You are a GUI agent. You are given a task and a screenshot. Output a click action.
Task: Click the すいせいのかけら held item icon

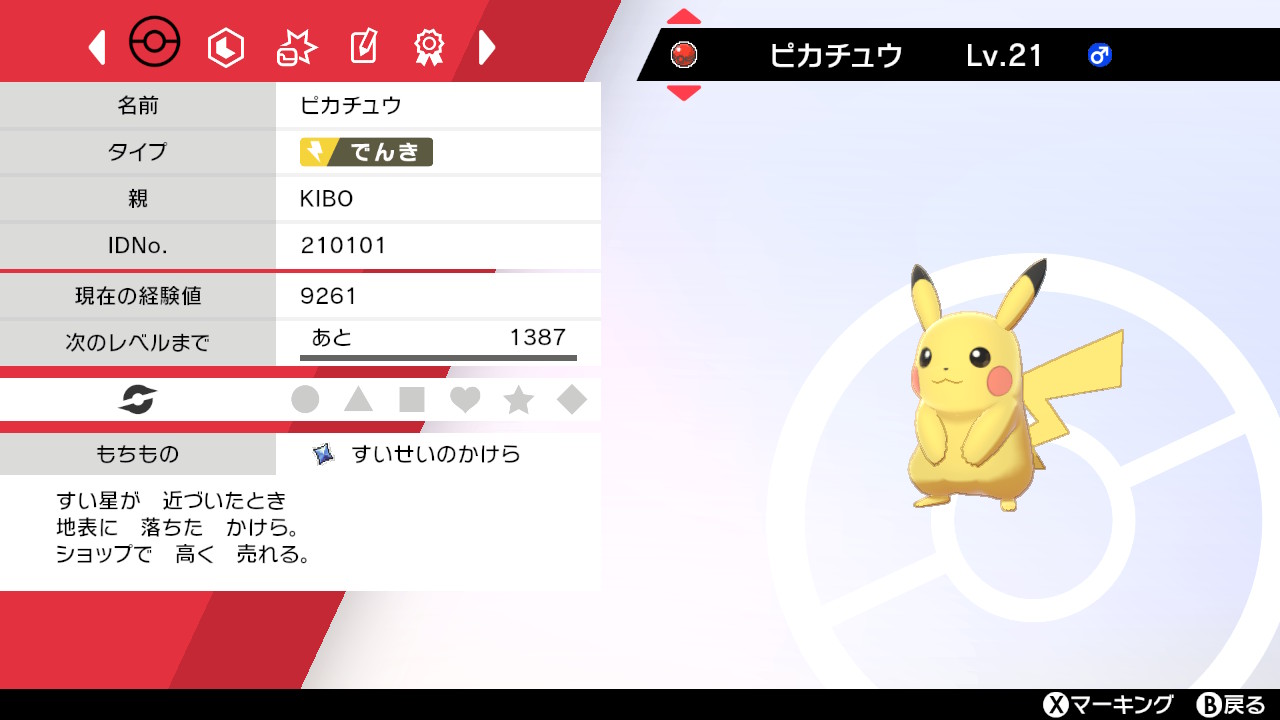(x=323, y=452)
